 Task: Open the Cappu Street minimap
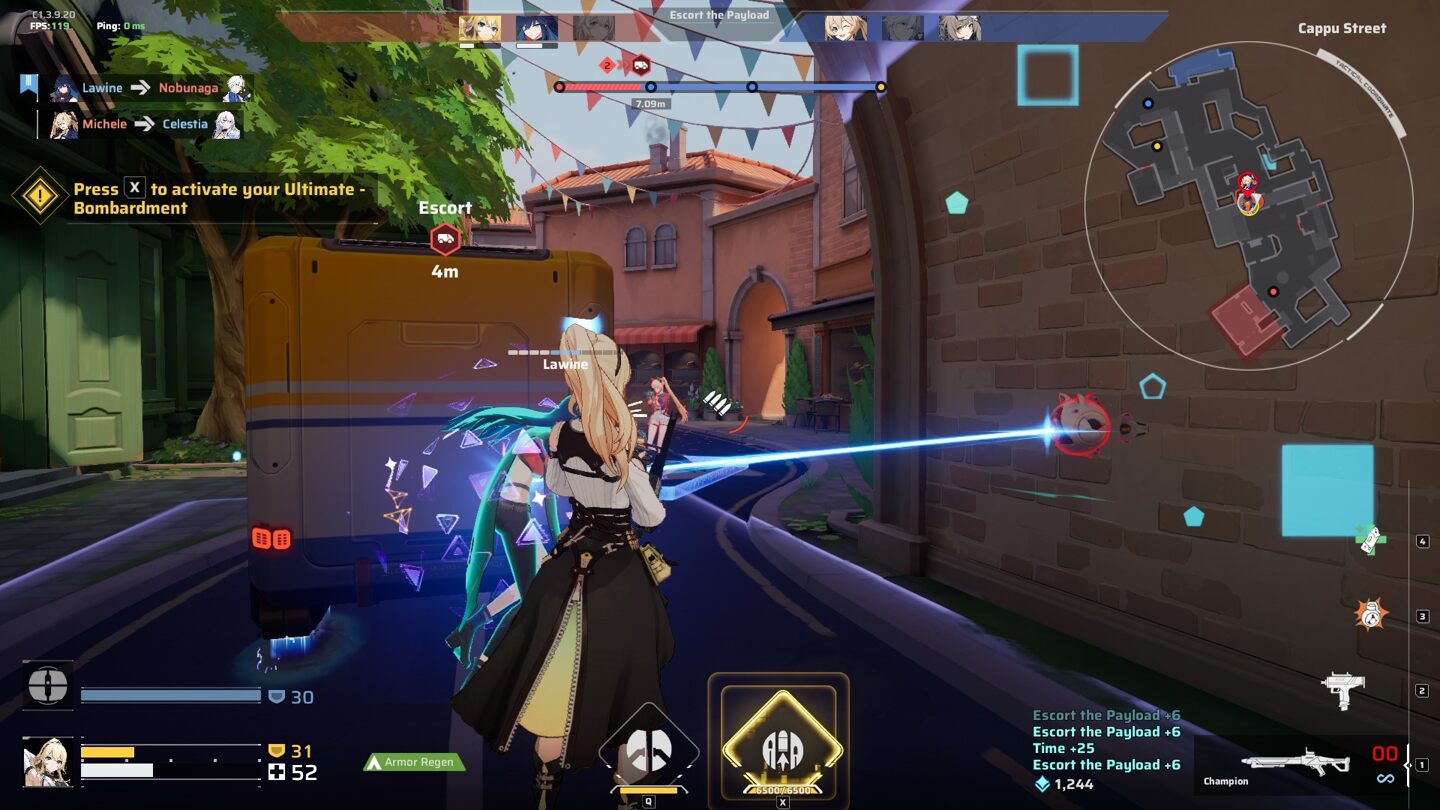pyautogui.click(x=1248, y=205)
